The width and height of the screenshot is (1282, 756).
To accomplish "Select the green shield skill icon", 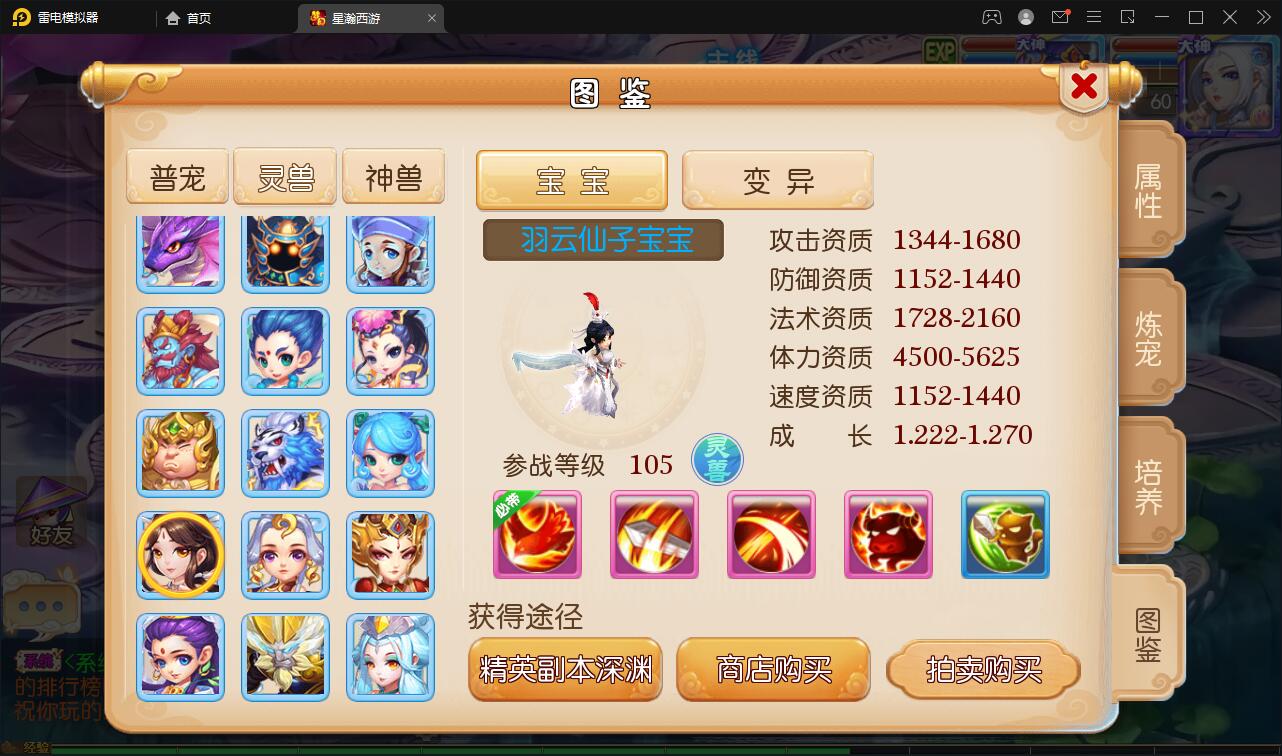I will 1004,535.
